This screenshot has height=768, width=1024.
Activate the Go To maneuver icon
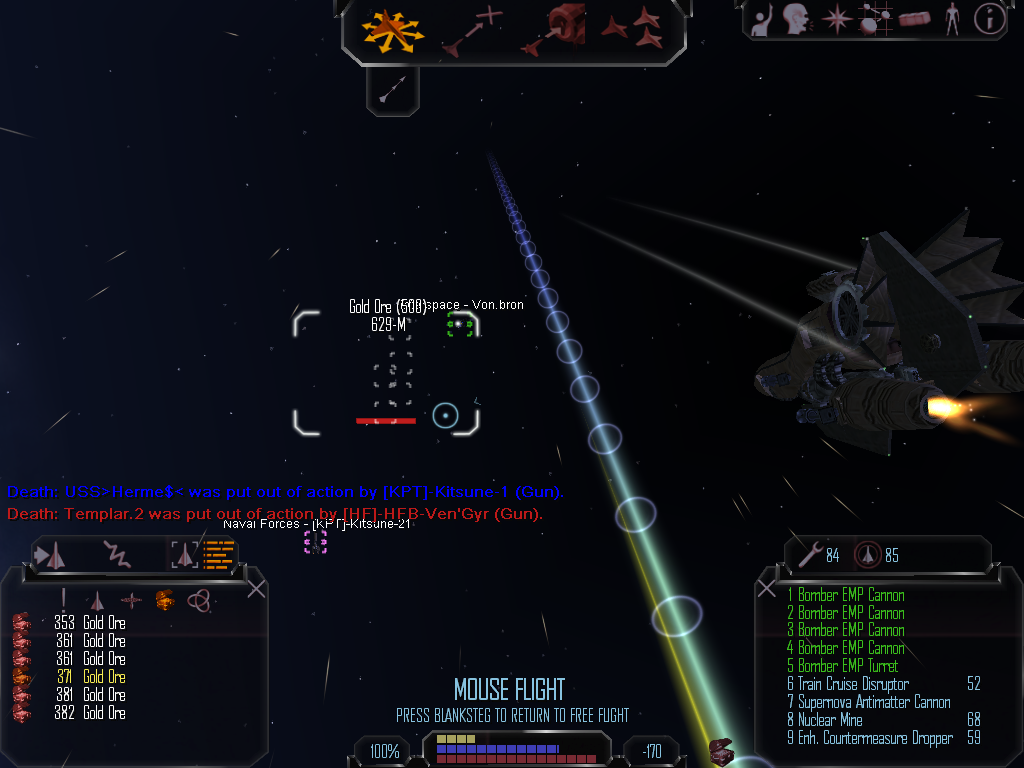[x=472, y=29]
